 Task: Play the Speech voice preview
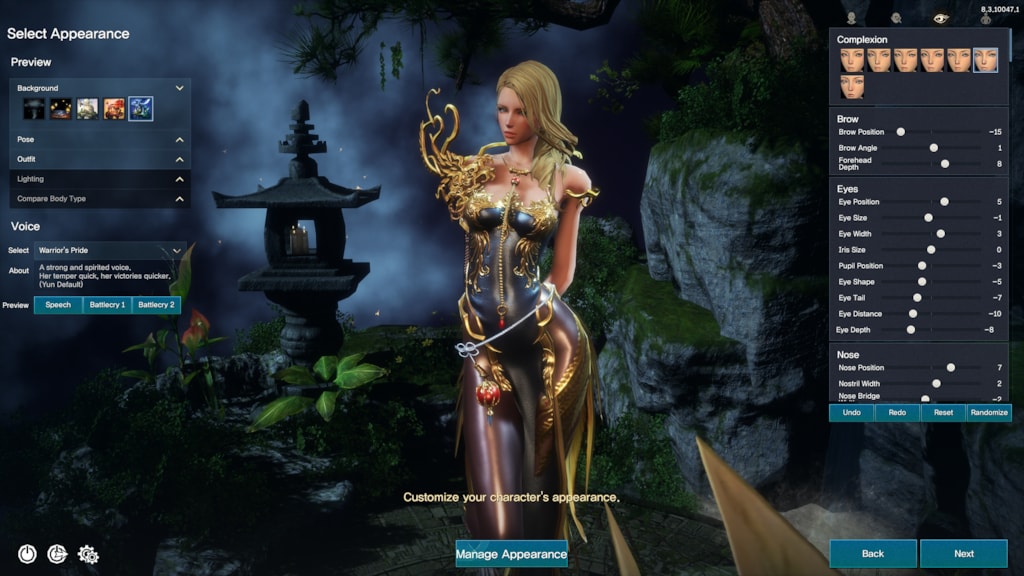click(58, 304)
